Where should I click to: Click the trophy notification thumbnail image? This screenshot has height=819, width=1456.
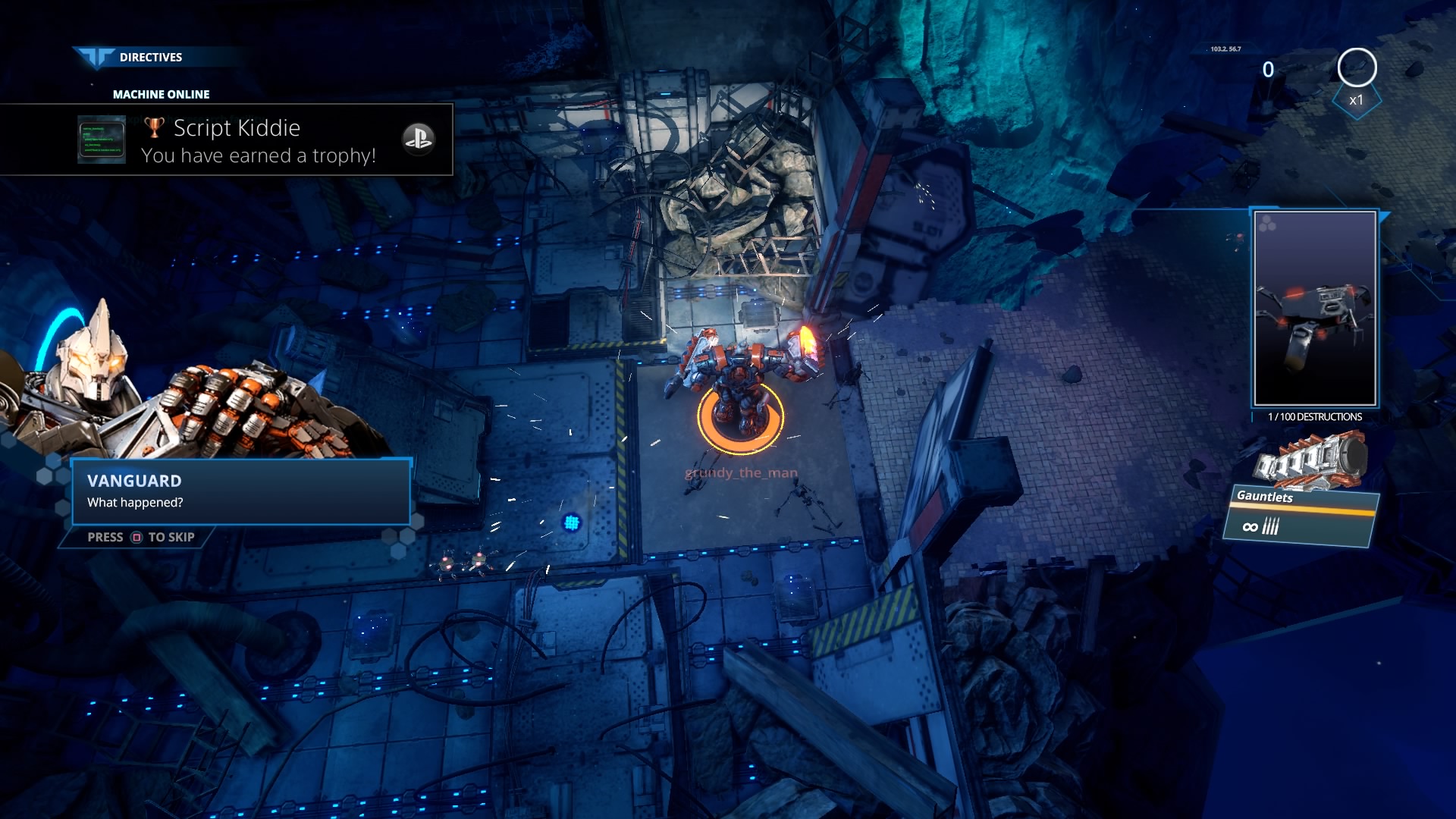pyautogui.click(x=102, y=140)
